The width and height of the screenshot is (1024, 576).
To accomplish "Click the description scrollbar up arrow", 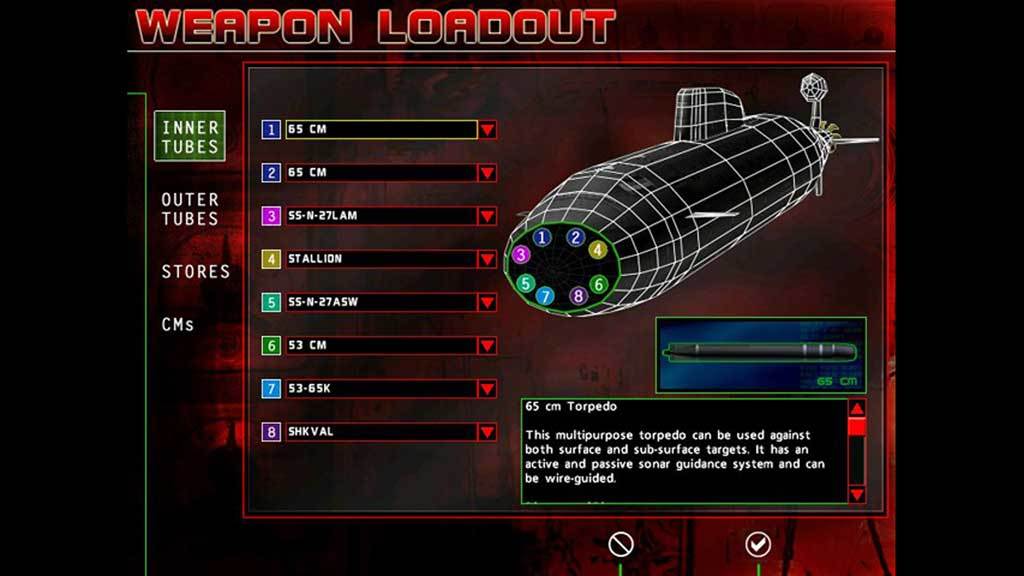I will pos(857,408).
